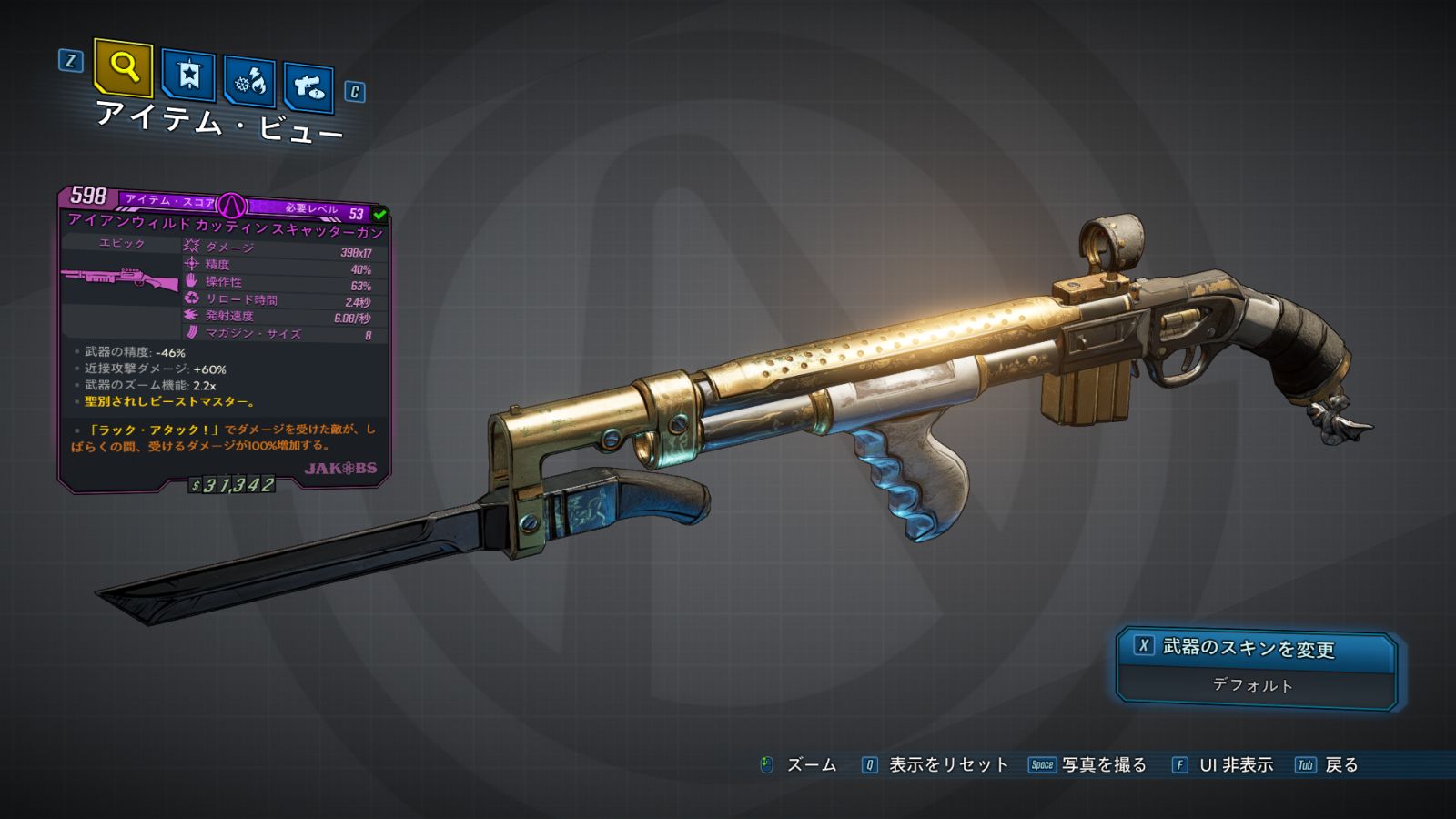Switch to the weapon parts tab

click(x=308, y=87)
